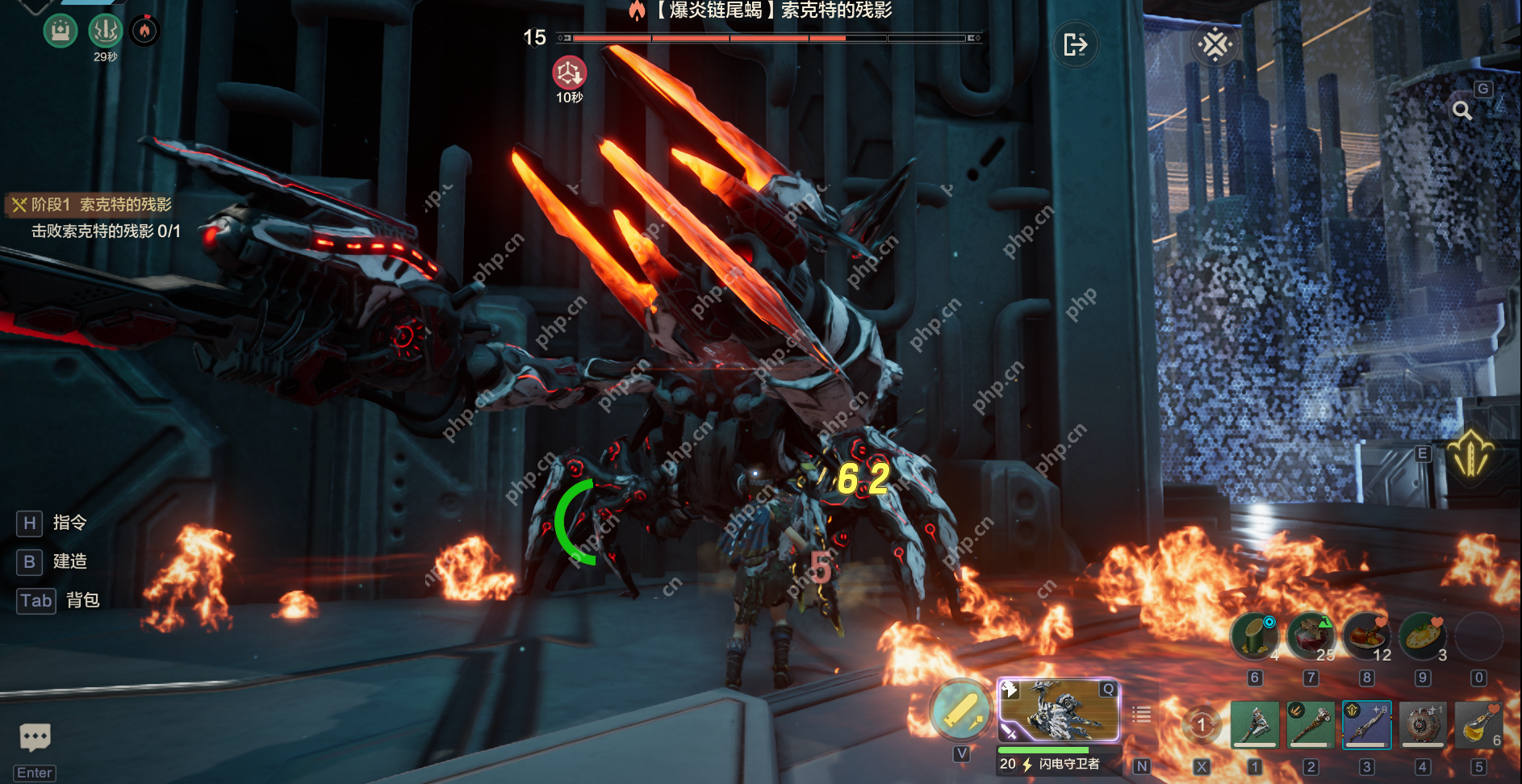Select the axe weapon hotbar slot
1522x784 pixels.
(1254, 724)
